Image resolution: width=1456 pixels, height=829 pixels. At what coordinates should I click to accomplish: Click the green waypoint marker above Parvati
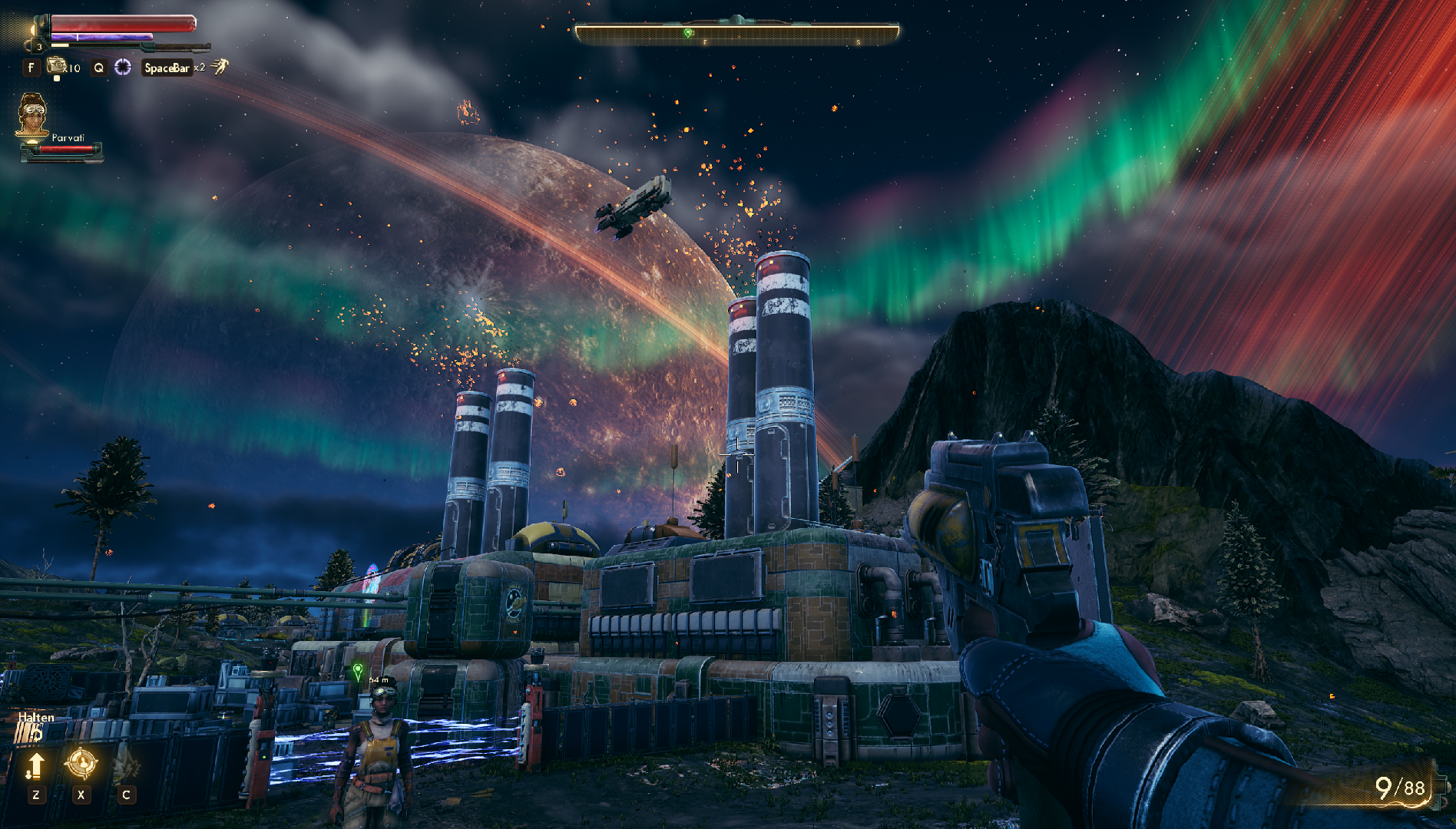coord(357,672)
